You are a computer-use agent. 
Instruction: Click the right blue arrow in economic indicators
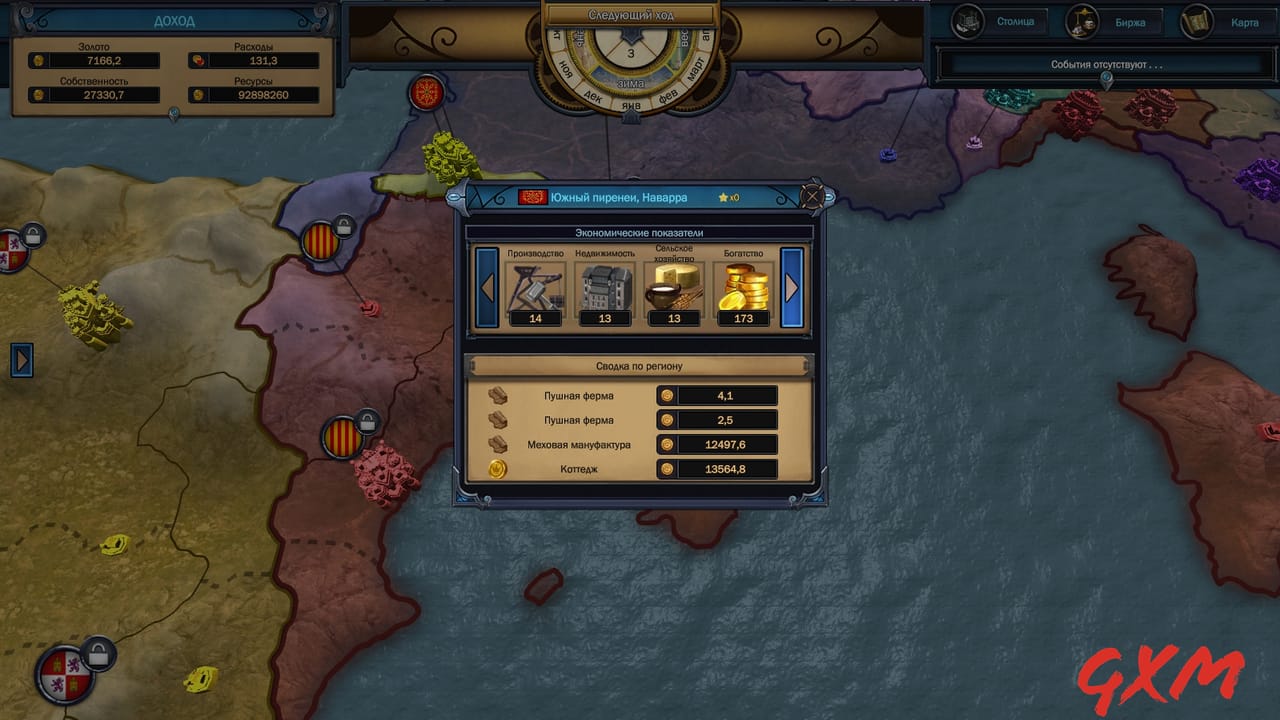pos(792,288)
